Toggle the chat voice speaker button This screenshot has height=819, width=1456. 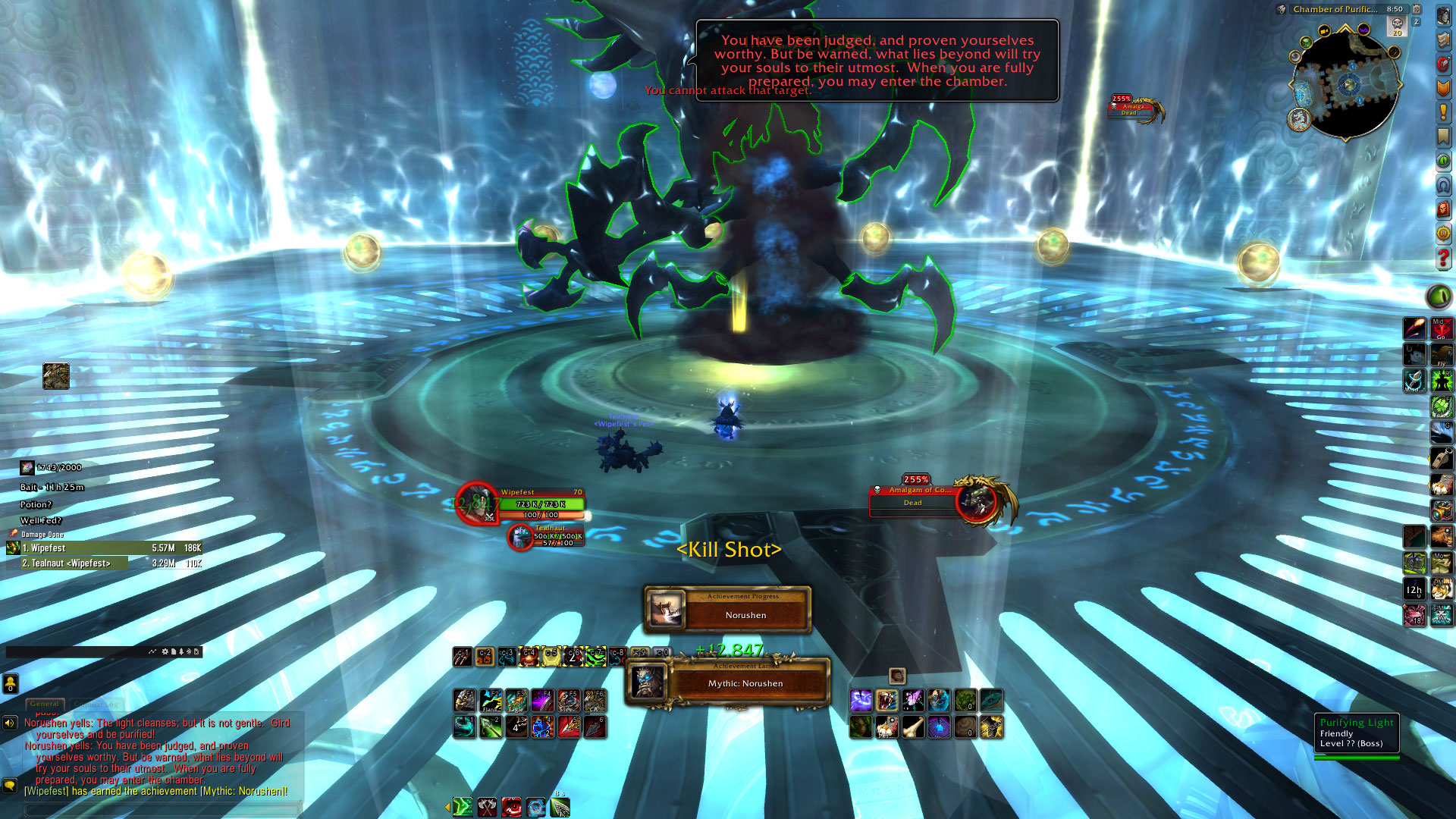pyautogui.click(x=10, y=723)
